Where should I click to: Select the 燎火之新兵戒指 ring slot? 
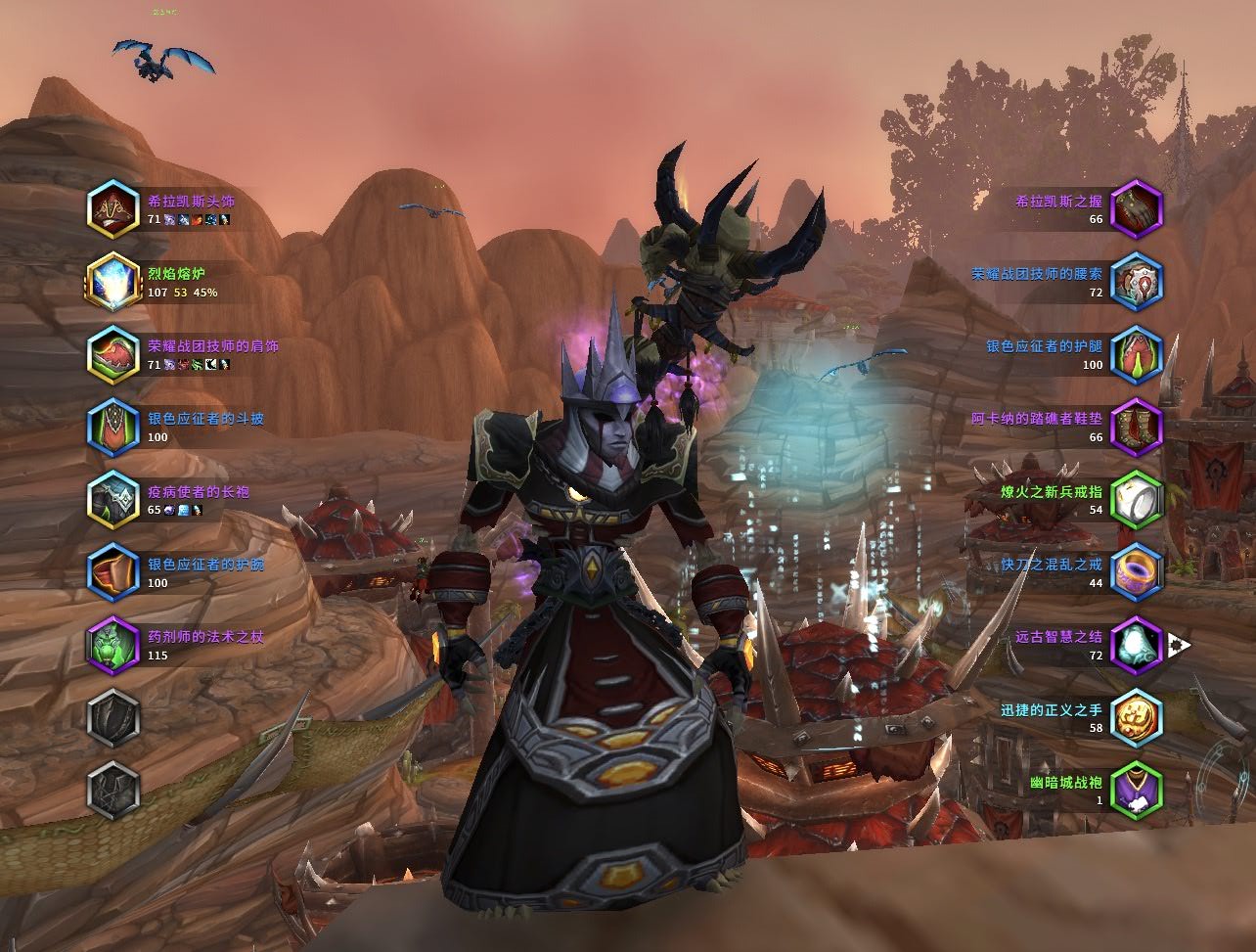1137,500
